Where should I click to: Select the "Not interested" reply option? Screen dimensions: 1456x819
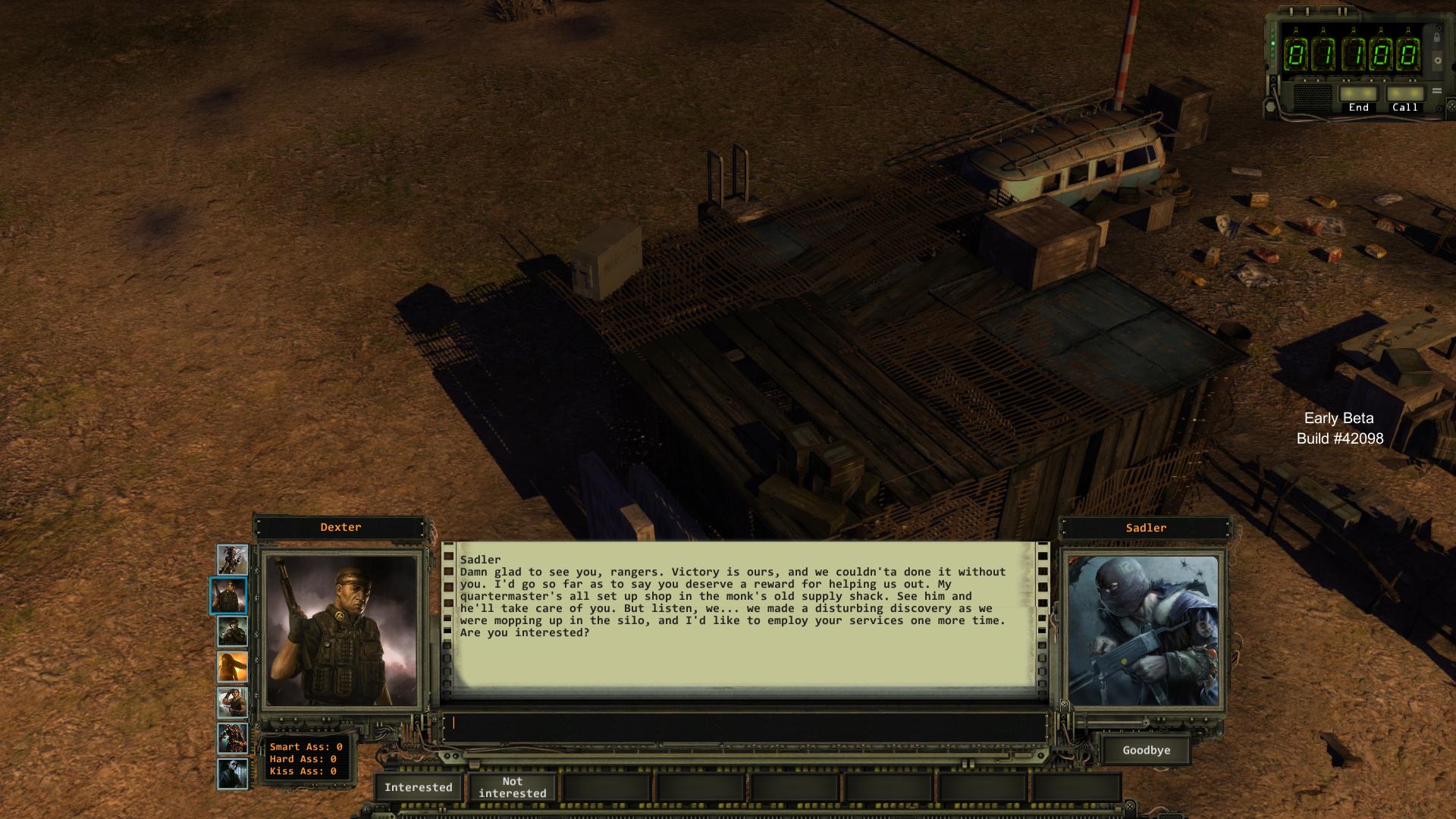pyautogui.click(x=512, y=787)
